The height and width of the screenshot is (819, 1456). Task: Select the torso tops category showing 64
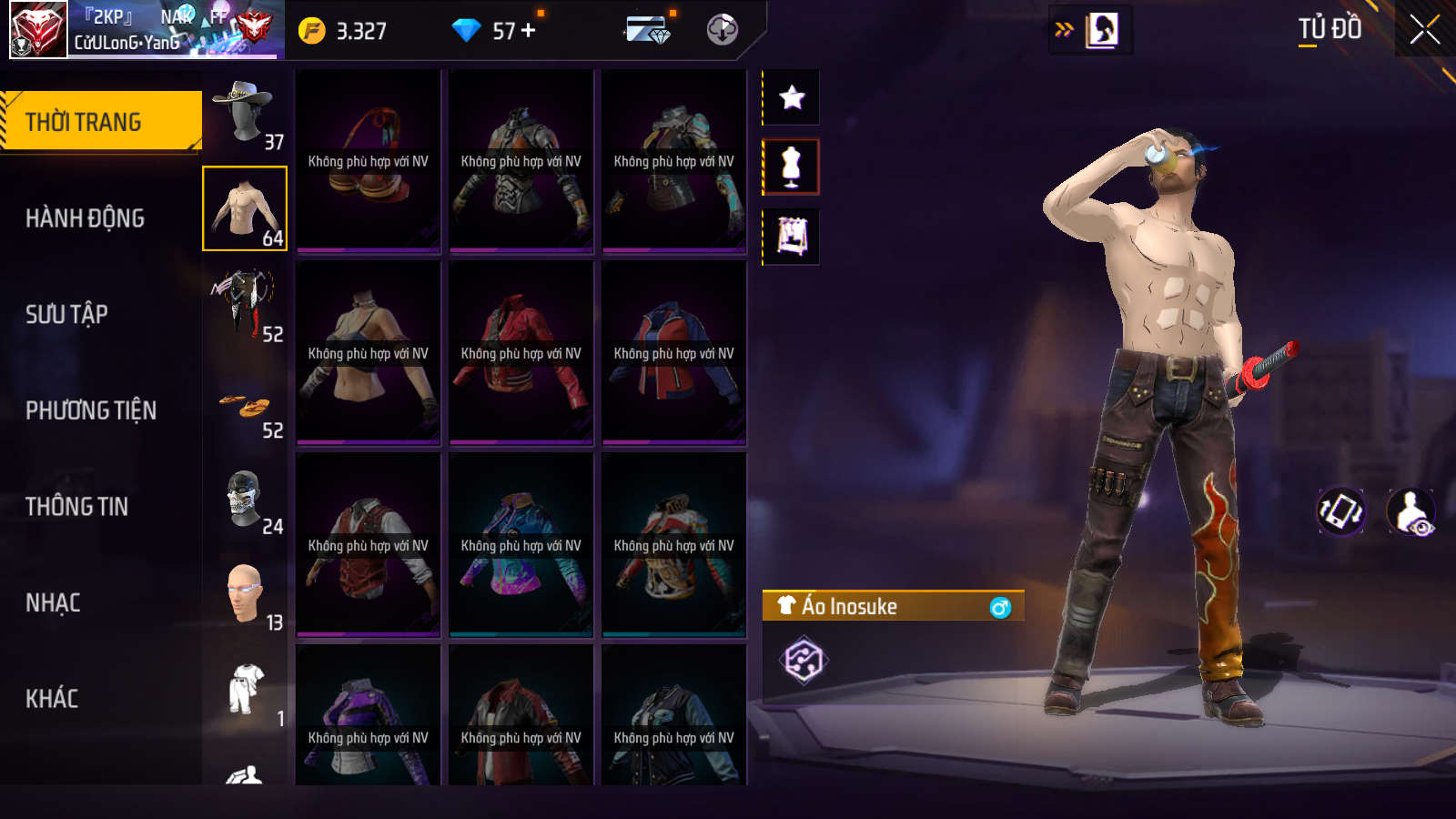(x=244, y=208)
